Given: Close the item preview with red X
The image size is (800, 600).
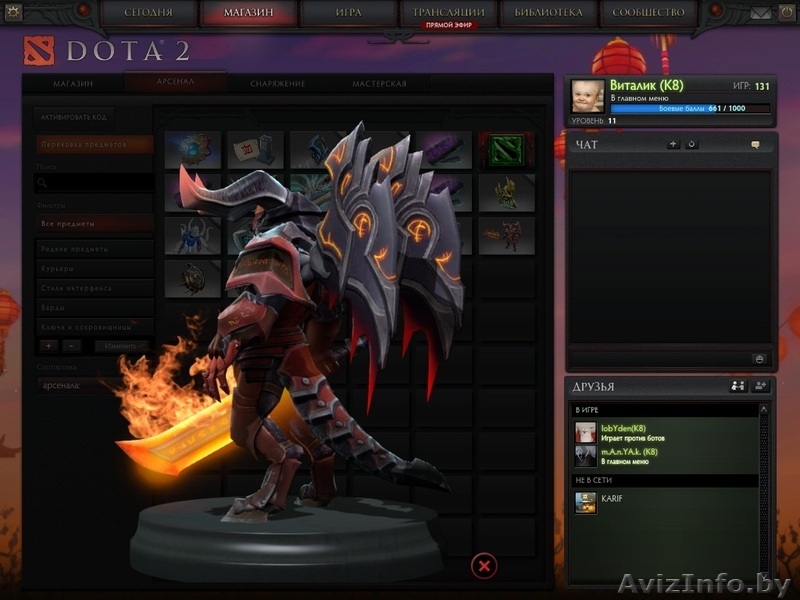Looking at the screenshot, I should click(x=483, y=566).
